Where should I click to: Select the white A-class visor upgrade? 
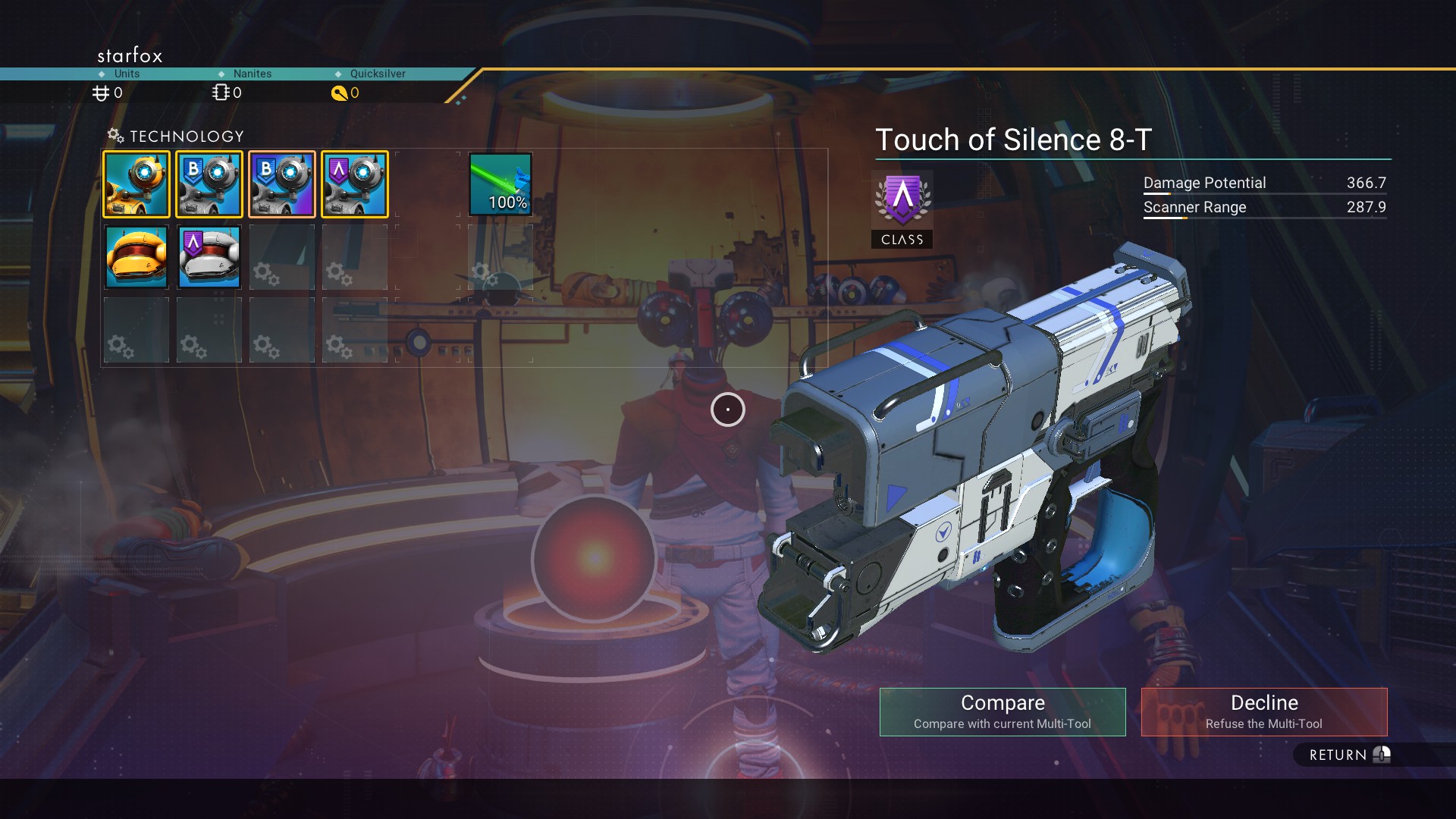click(x=209, y=257)
